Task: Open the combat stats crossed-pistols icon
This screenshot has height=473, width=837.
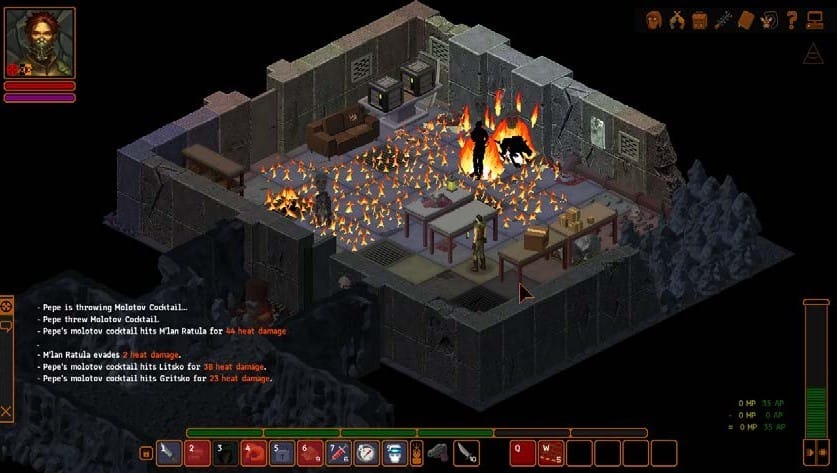Action: click(677, 18)
